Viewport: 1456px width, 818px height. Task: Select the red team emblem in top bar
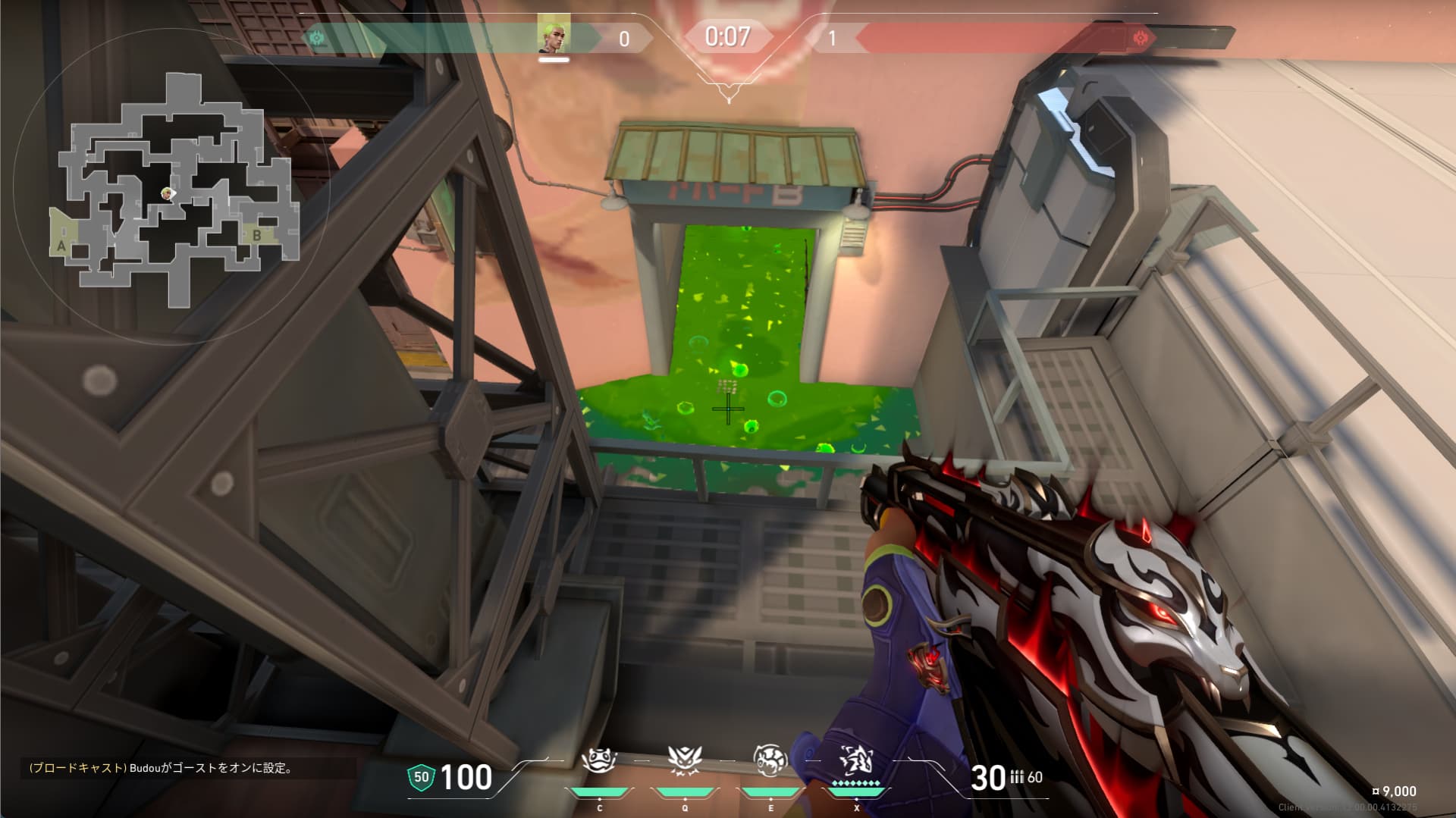[1140, 37]
